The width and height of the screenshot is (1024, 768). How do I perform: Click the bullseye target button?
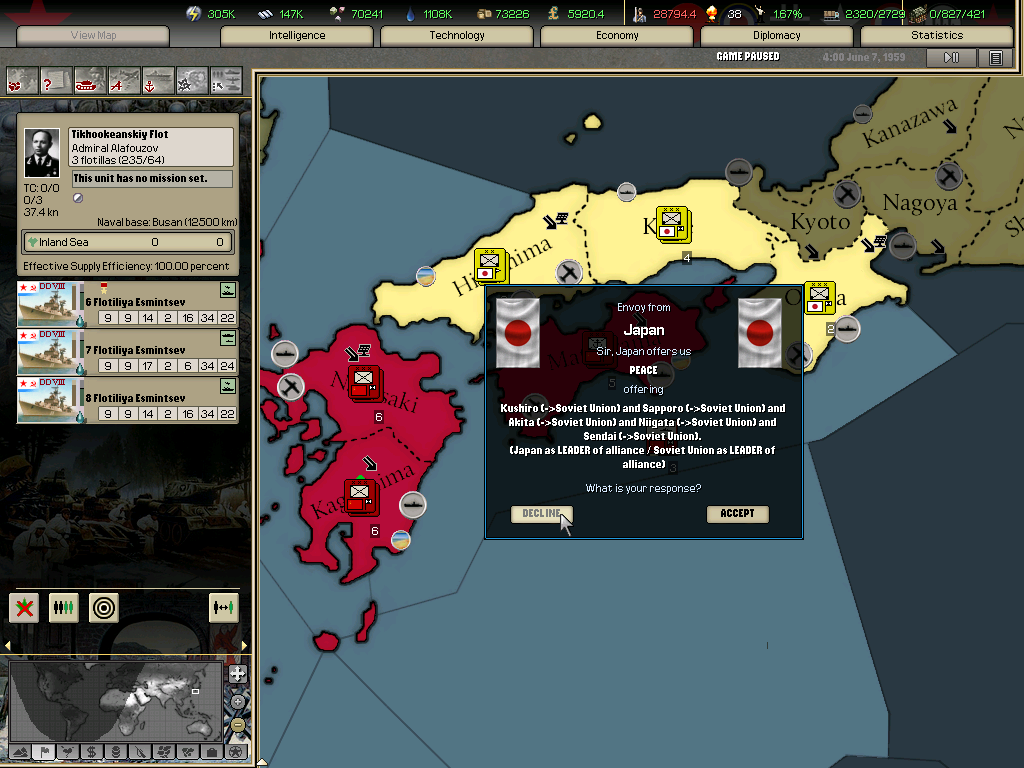point(104,607)
